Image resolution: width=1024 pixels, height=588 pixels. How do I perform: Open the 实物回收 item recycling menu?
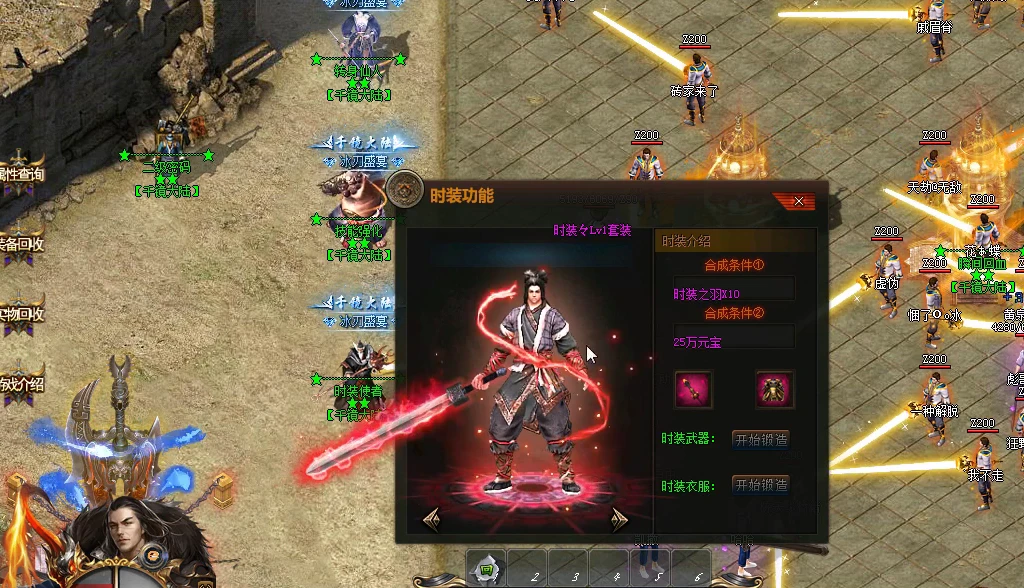point(21,313)
